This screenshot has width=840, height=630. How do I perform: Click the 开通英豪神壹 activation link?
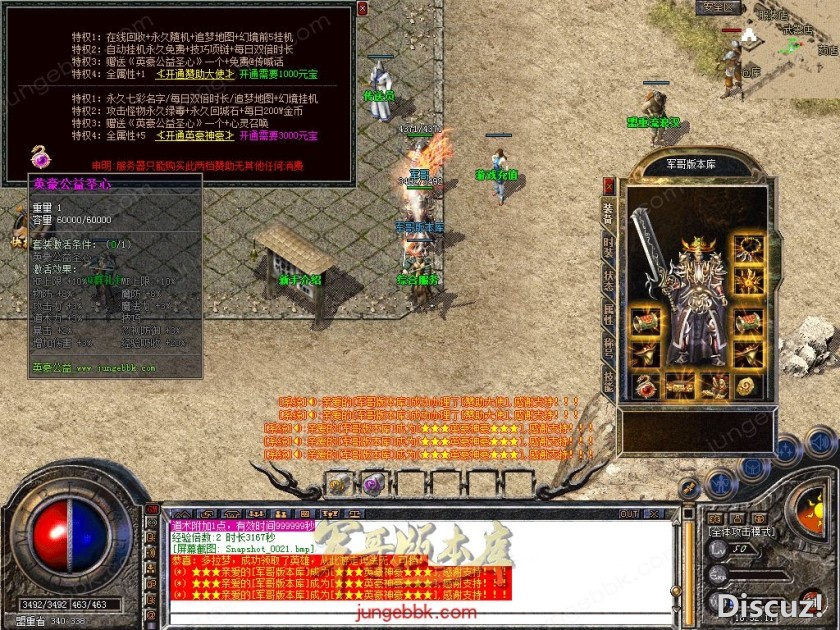tap(195, 135)
